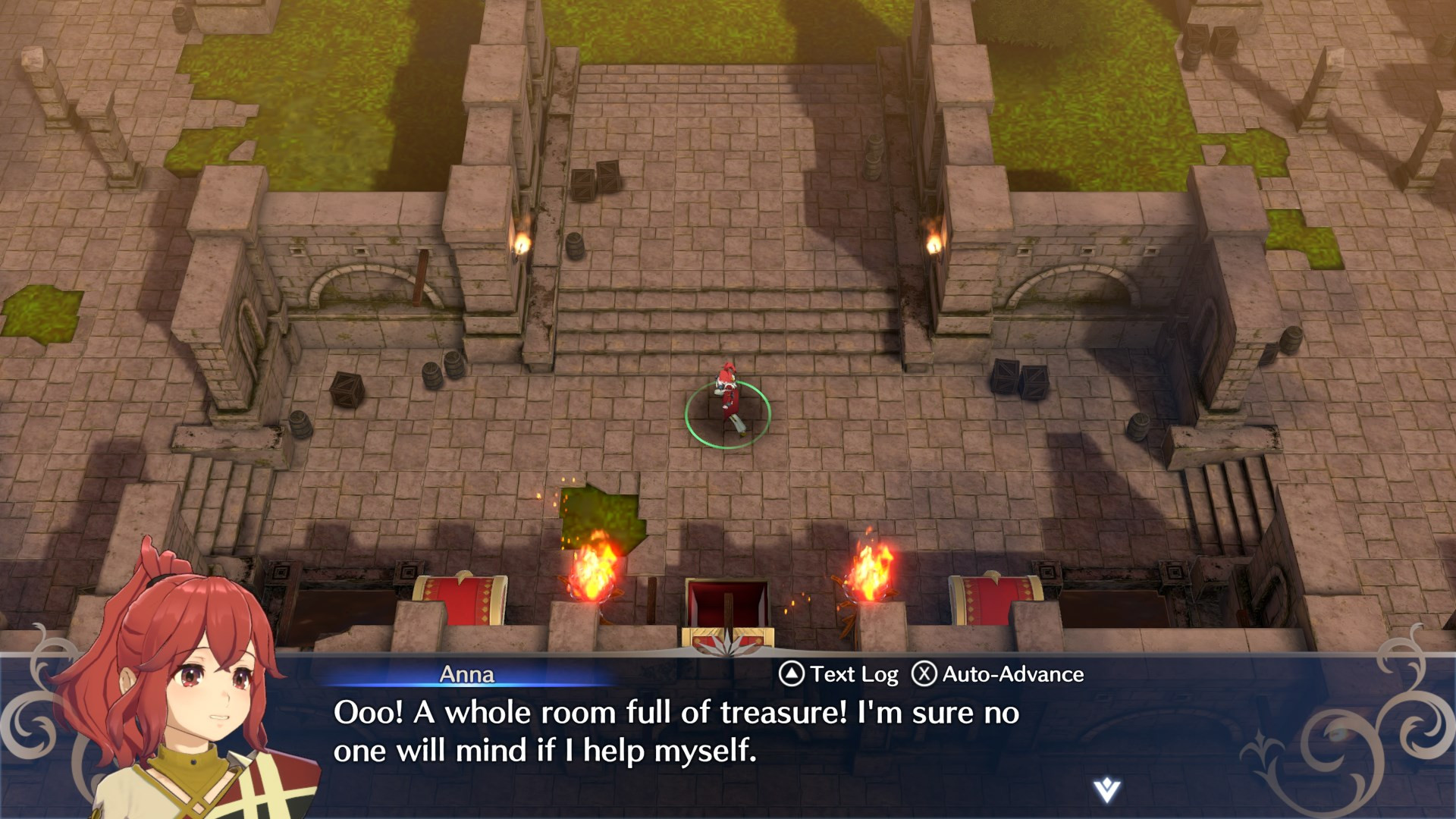Click the red throne seat left of the chest
This screenshot has width=1456, height=819.
[x=463, y=603]
